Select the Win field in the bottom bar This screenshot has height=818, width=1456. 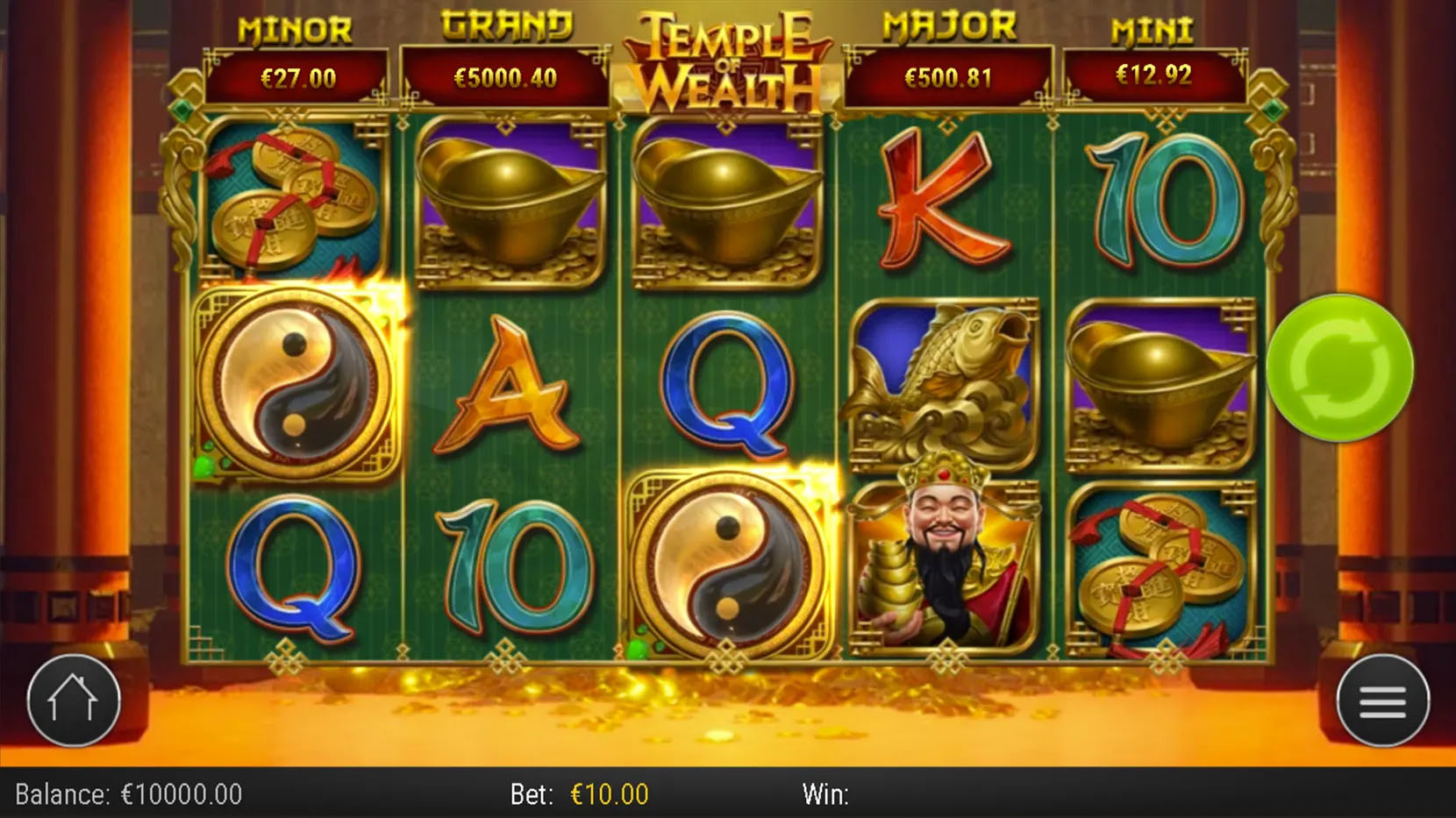pos(824,793)
